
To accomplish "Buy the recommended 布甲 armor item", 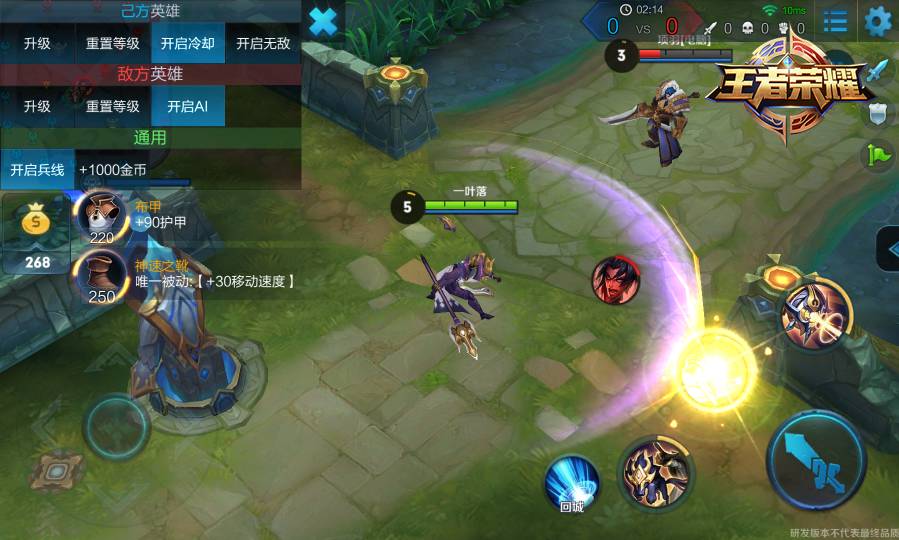I will [x=101, y=218].
